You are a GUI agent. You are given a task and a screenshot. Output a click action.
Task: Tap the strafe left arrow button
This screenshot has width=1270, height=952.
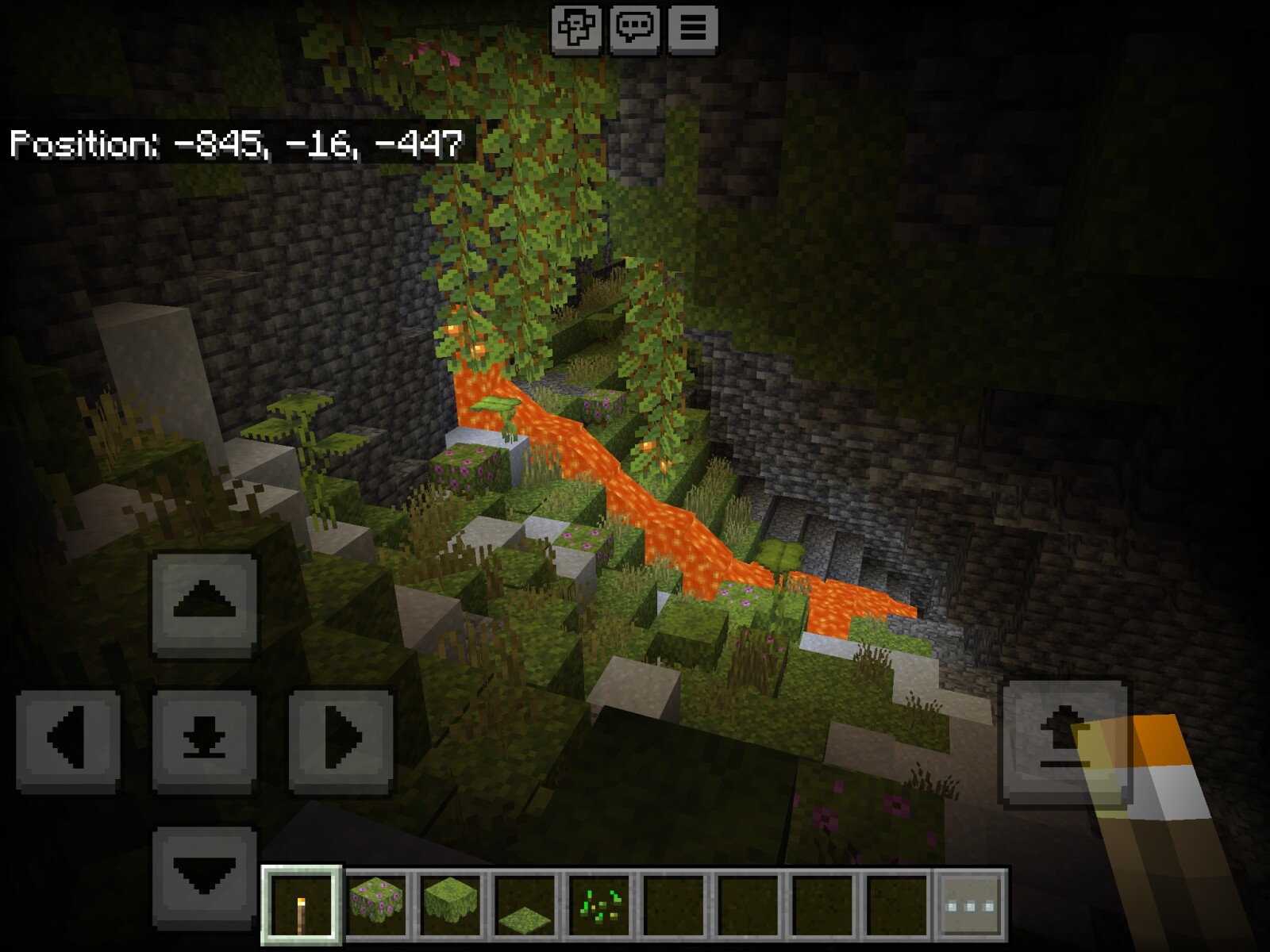click(68, 740)
